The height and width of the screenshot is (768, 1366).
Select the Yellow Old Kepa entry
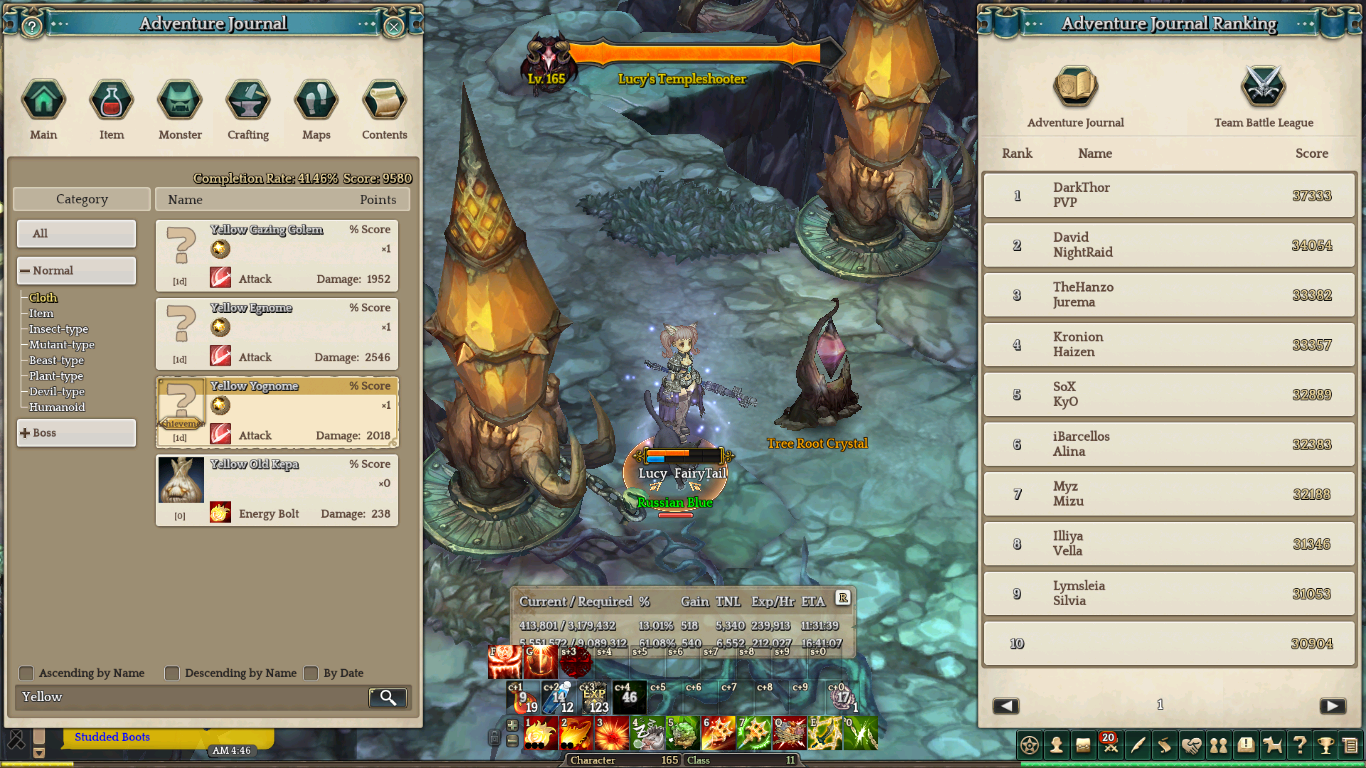(x=277, y=490)
